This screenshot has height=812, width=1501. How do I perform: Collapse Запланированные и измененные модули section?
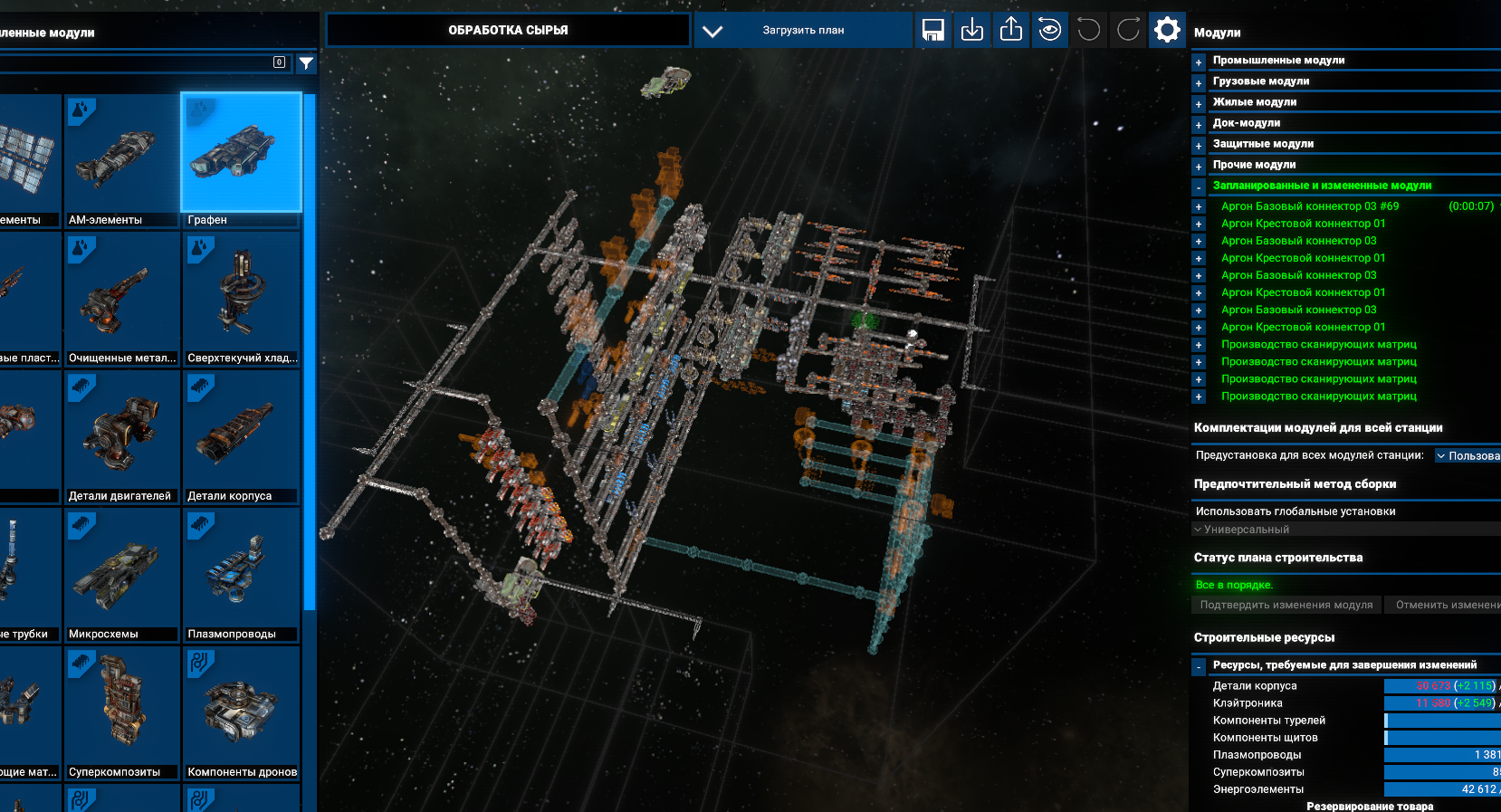[x=1199, y=187]
